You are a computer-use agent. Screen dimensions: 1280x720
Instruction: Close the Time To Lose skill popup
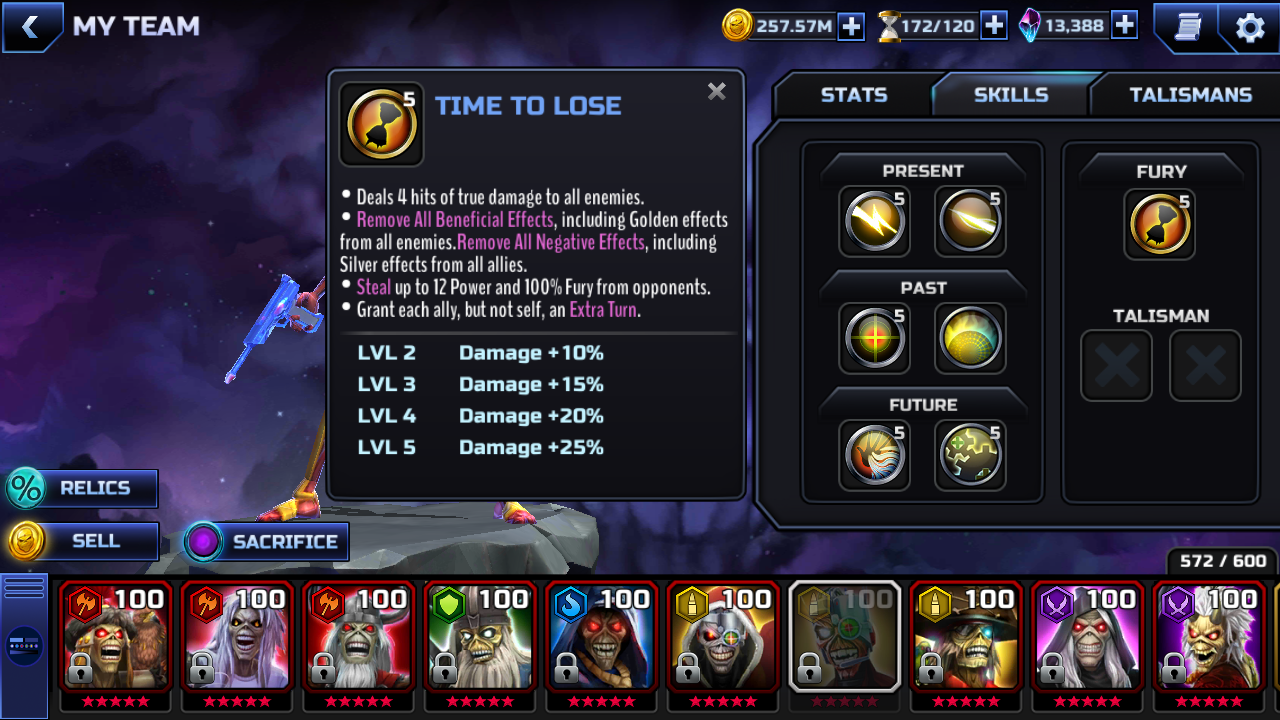tap(716, 92)
